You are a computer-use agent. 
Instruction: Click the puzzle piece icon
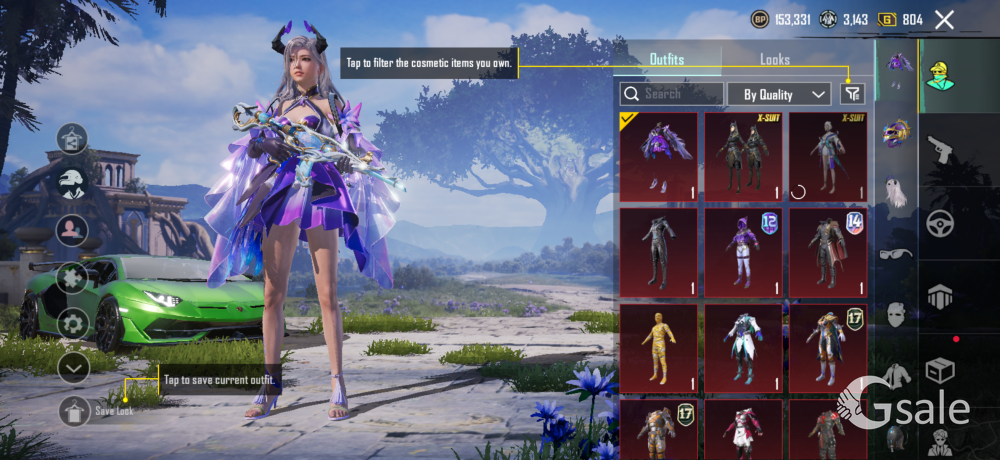pos(72,276)
